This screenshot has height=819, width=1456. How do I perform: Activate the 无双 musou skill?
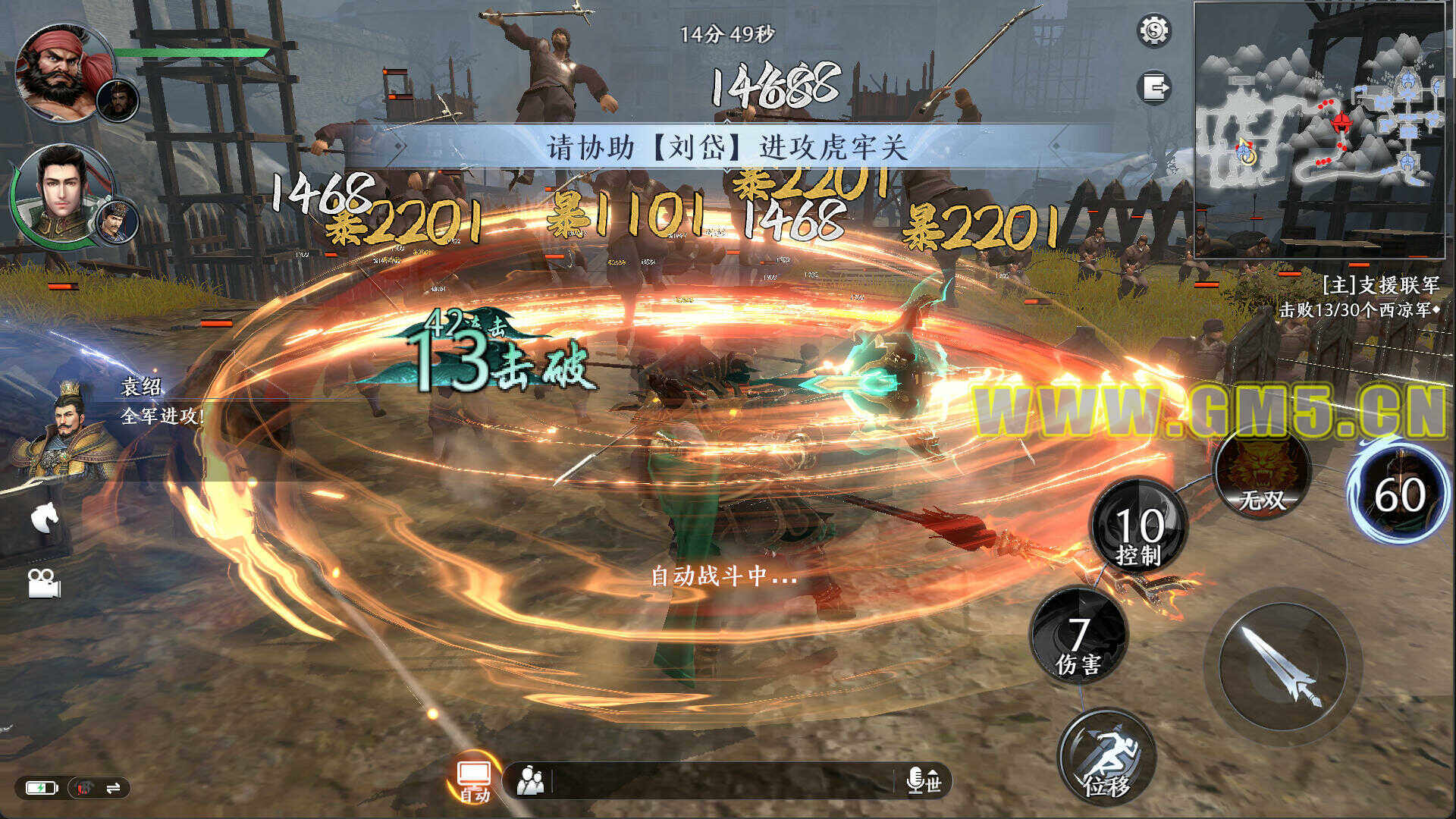[x=1262, y=475]
